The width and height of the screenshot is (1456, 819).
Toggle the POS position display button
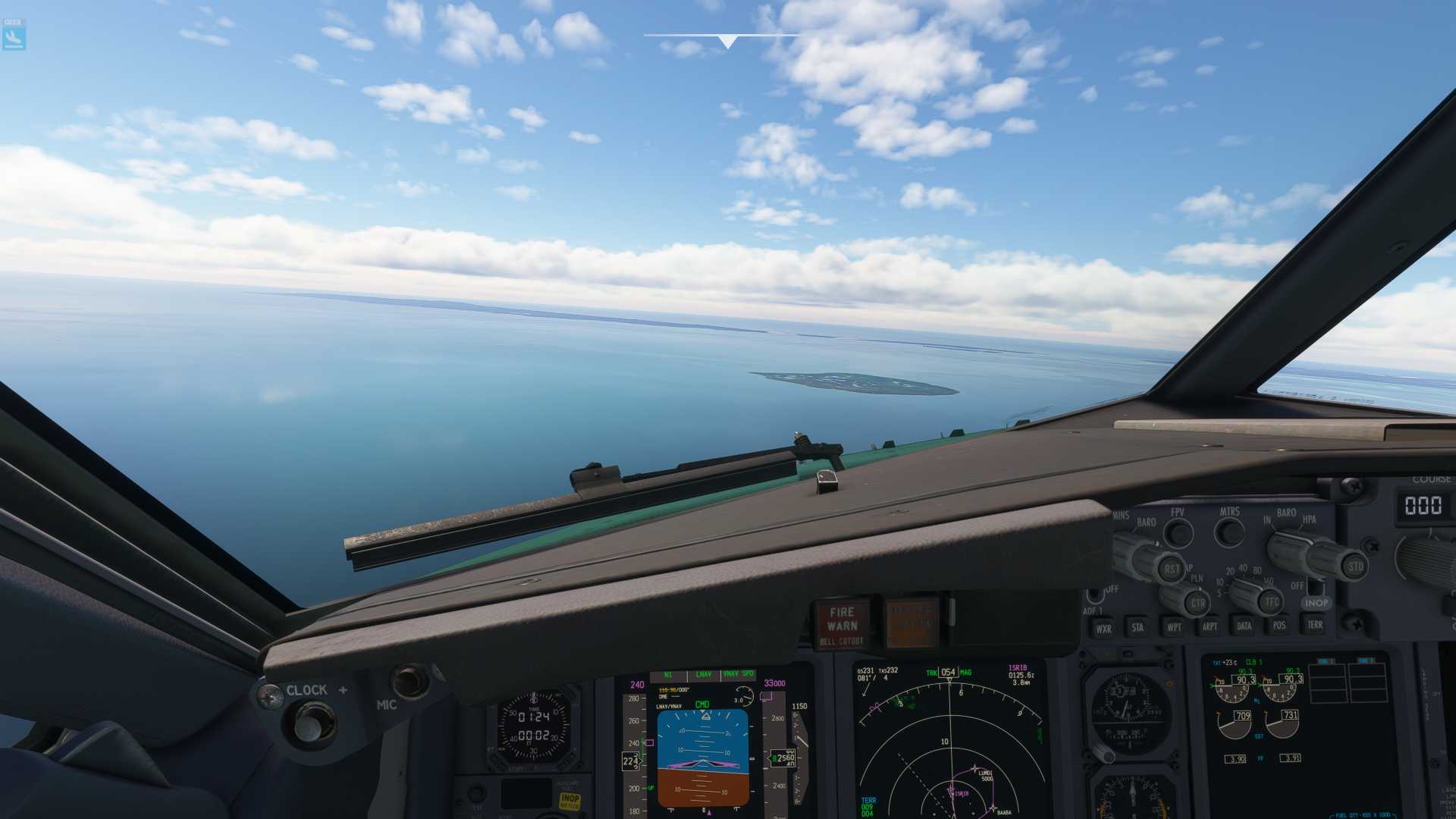(x=1279, y=625)
